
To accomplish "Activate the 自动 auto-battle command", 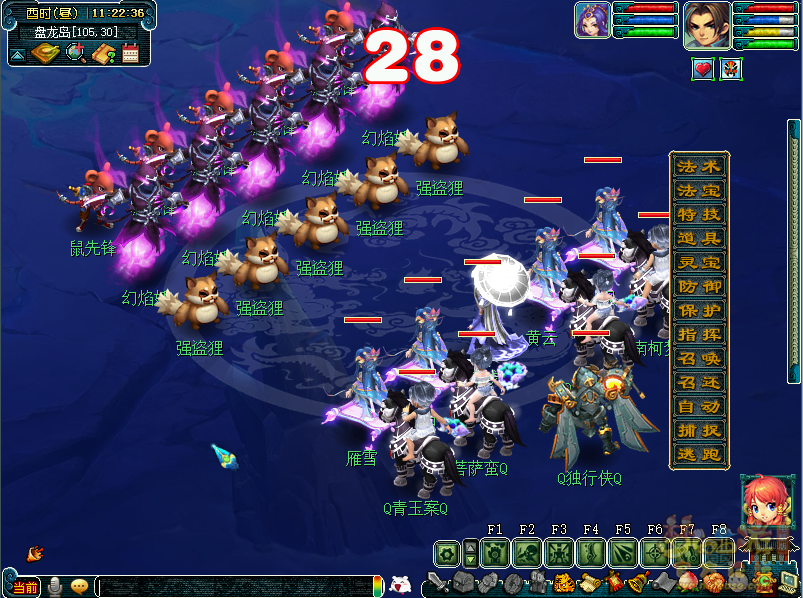I will pos(698,406).
